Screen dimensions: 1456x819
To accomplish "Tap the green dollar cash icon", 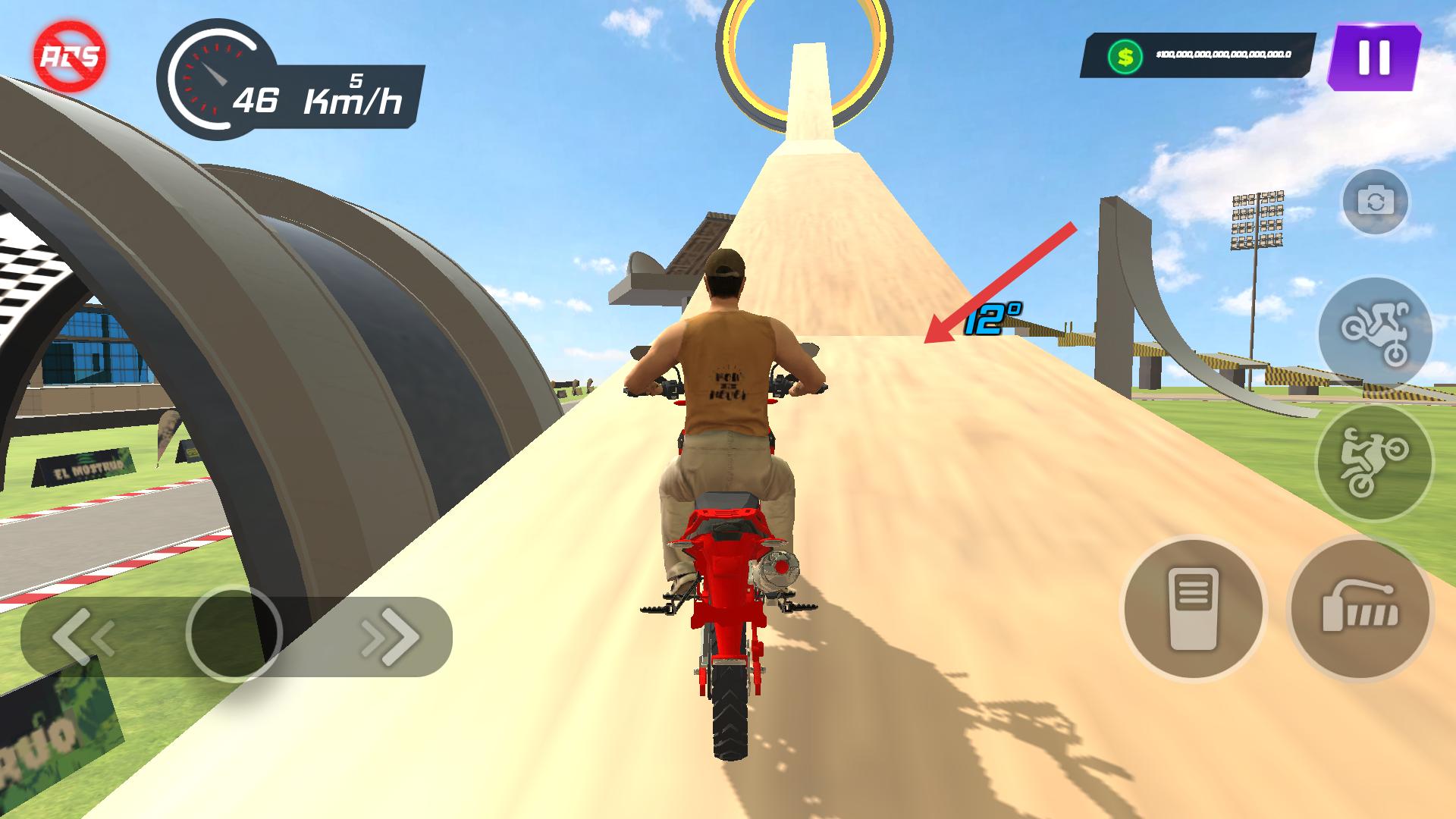I will pos(1125,56).
